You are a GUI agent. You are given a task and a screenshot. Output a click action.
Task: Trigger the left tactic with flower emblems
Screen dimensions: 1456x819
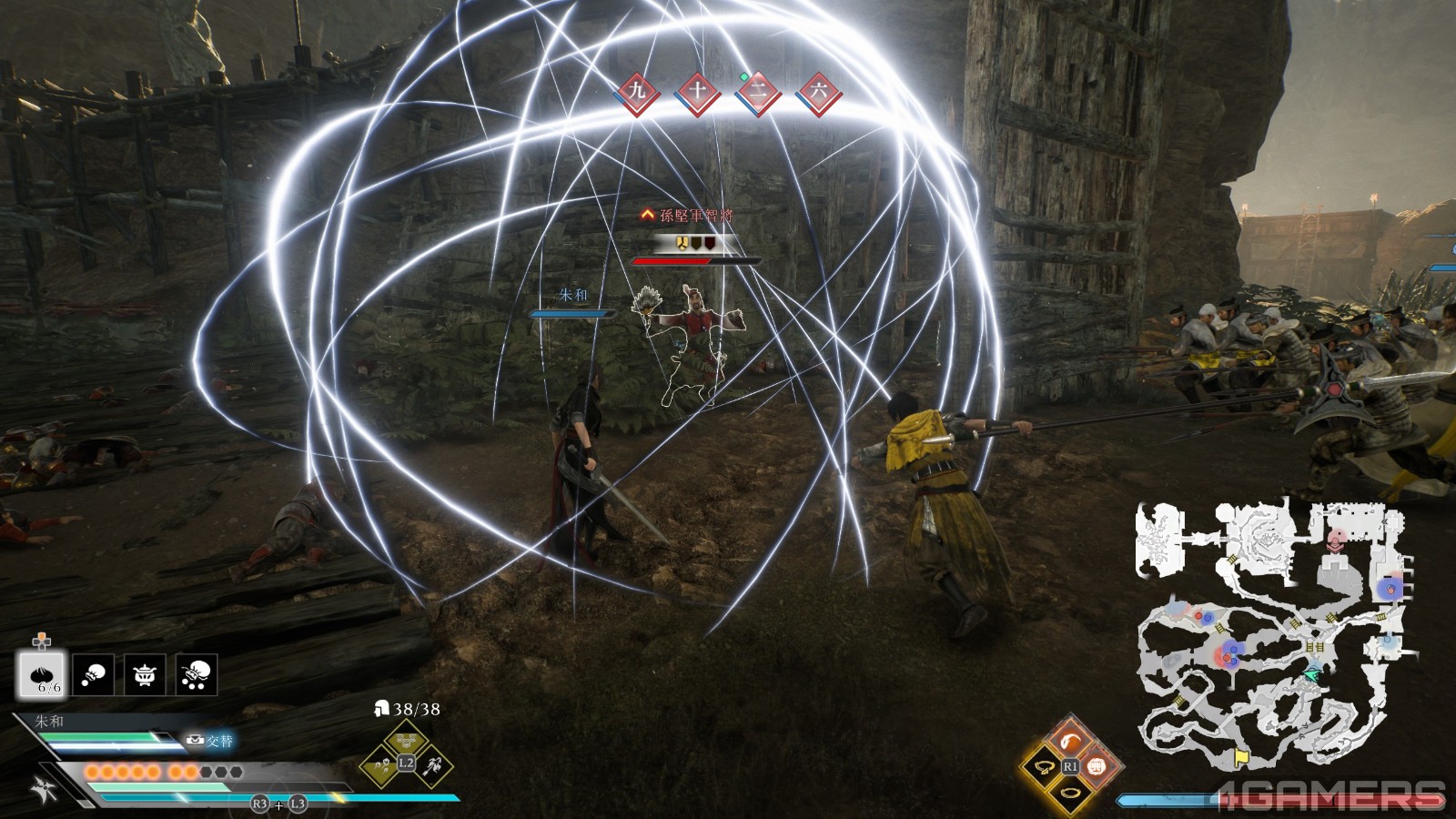tap(381, 767)
